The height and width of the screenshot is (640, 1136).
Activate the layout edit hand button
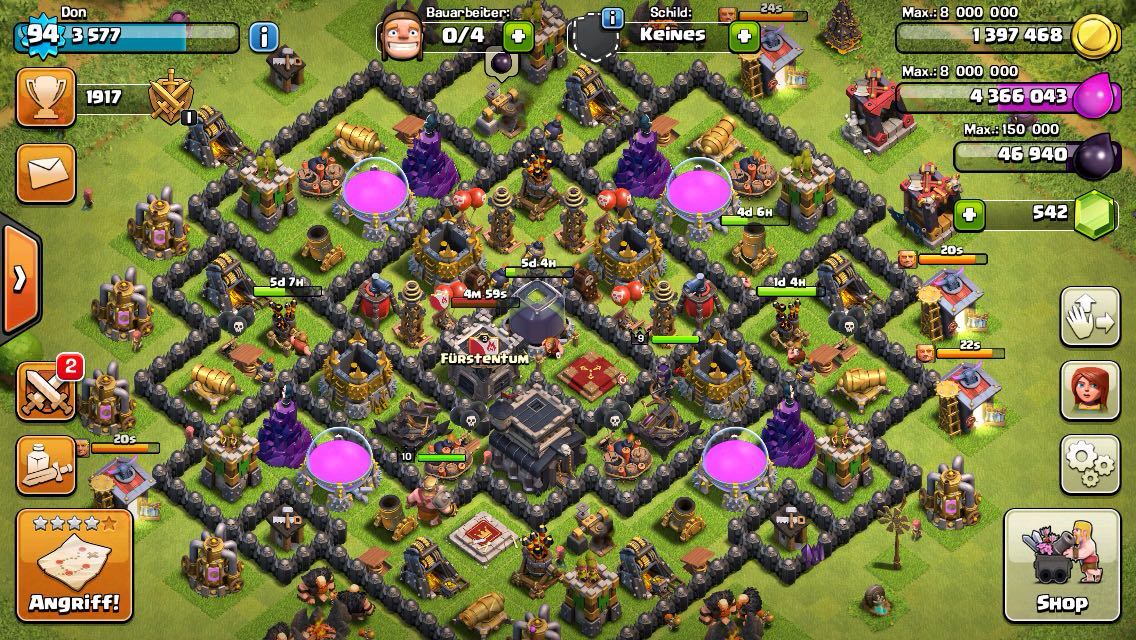coord(1090,317)
